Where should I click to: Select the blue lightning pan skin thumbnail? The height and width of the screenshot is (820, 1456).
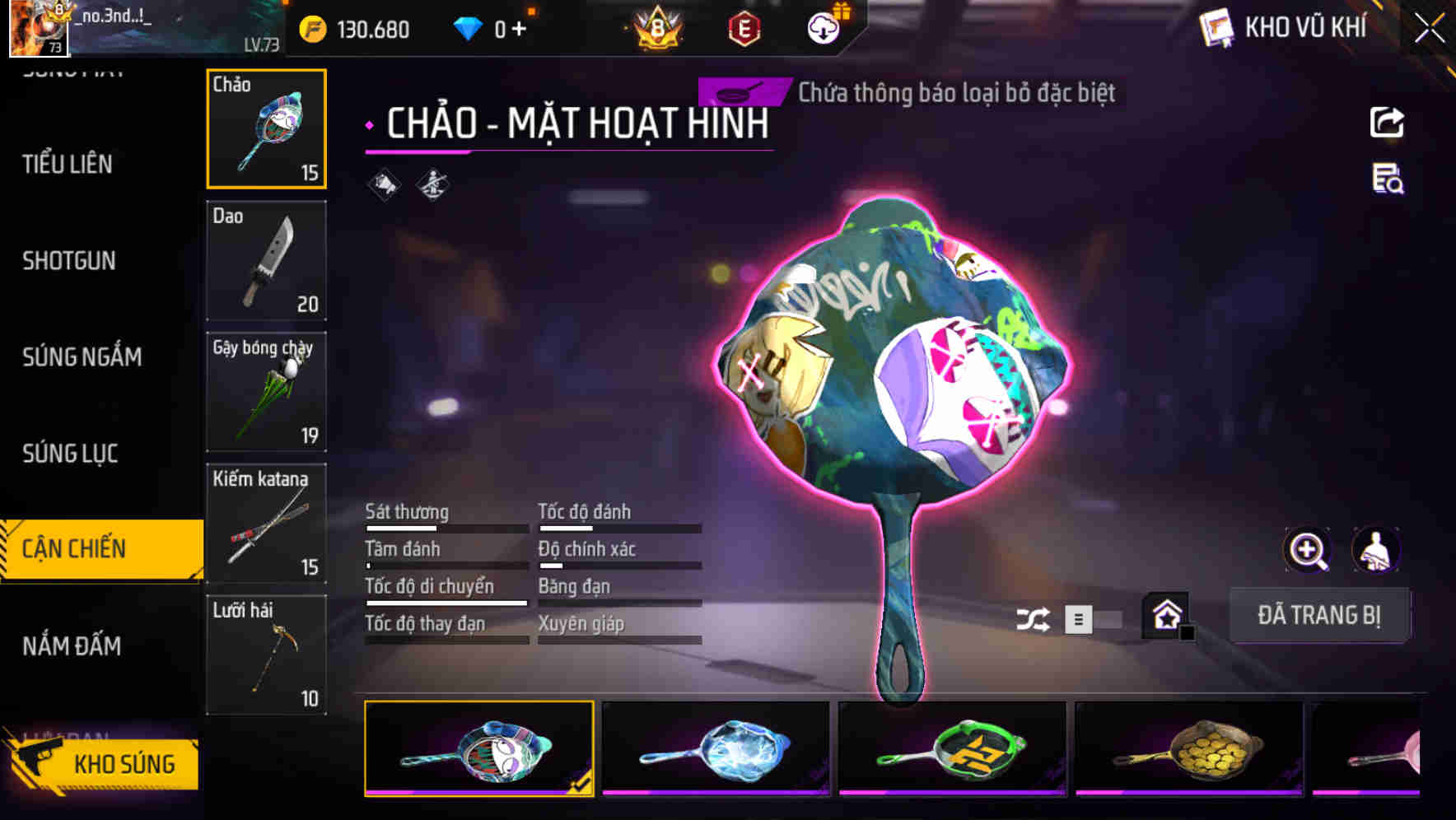(715, 748)
